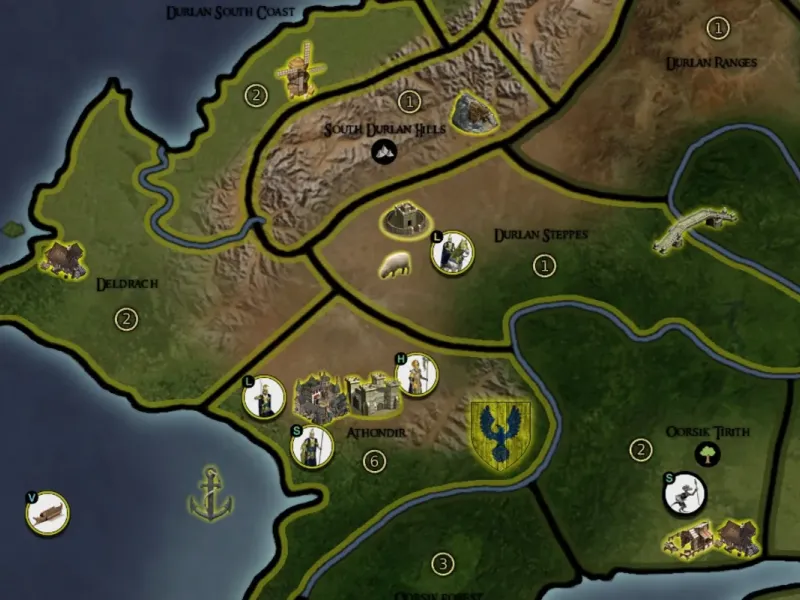Click the number 3 province marker

(443, 563)
